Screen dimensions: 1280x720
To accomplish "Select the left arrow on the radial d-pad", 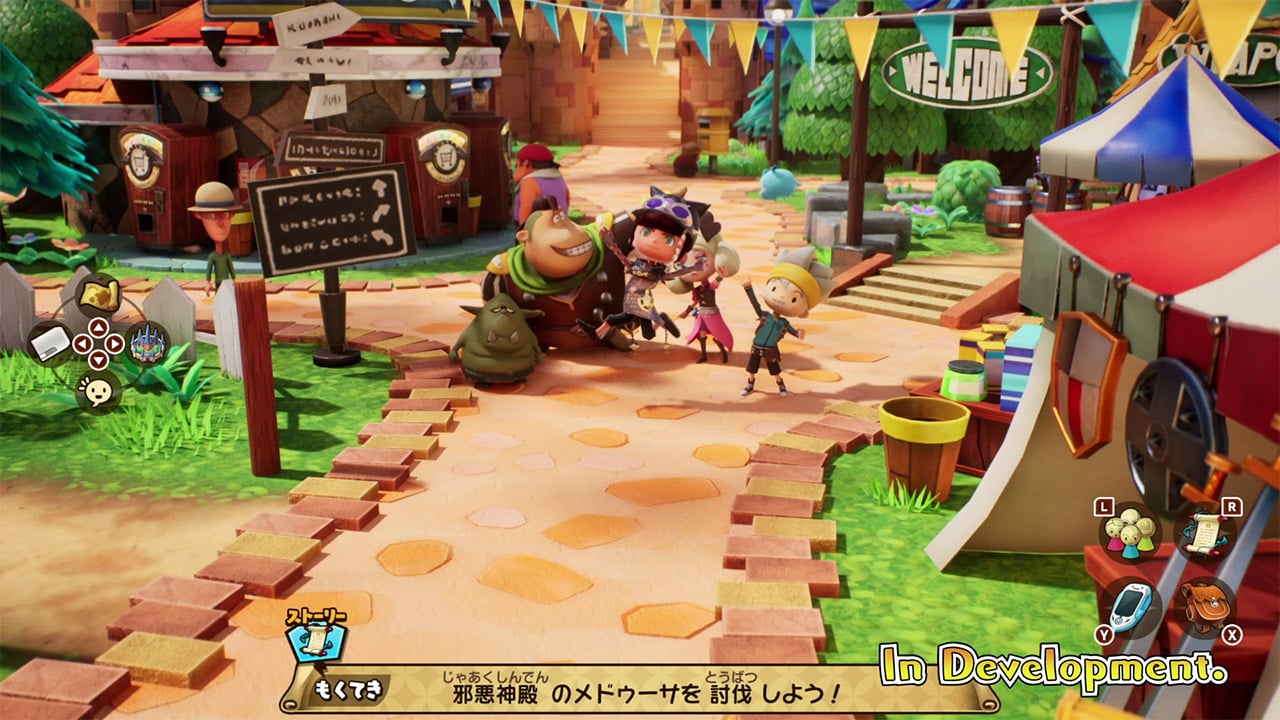I will [x=81, y=342].
